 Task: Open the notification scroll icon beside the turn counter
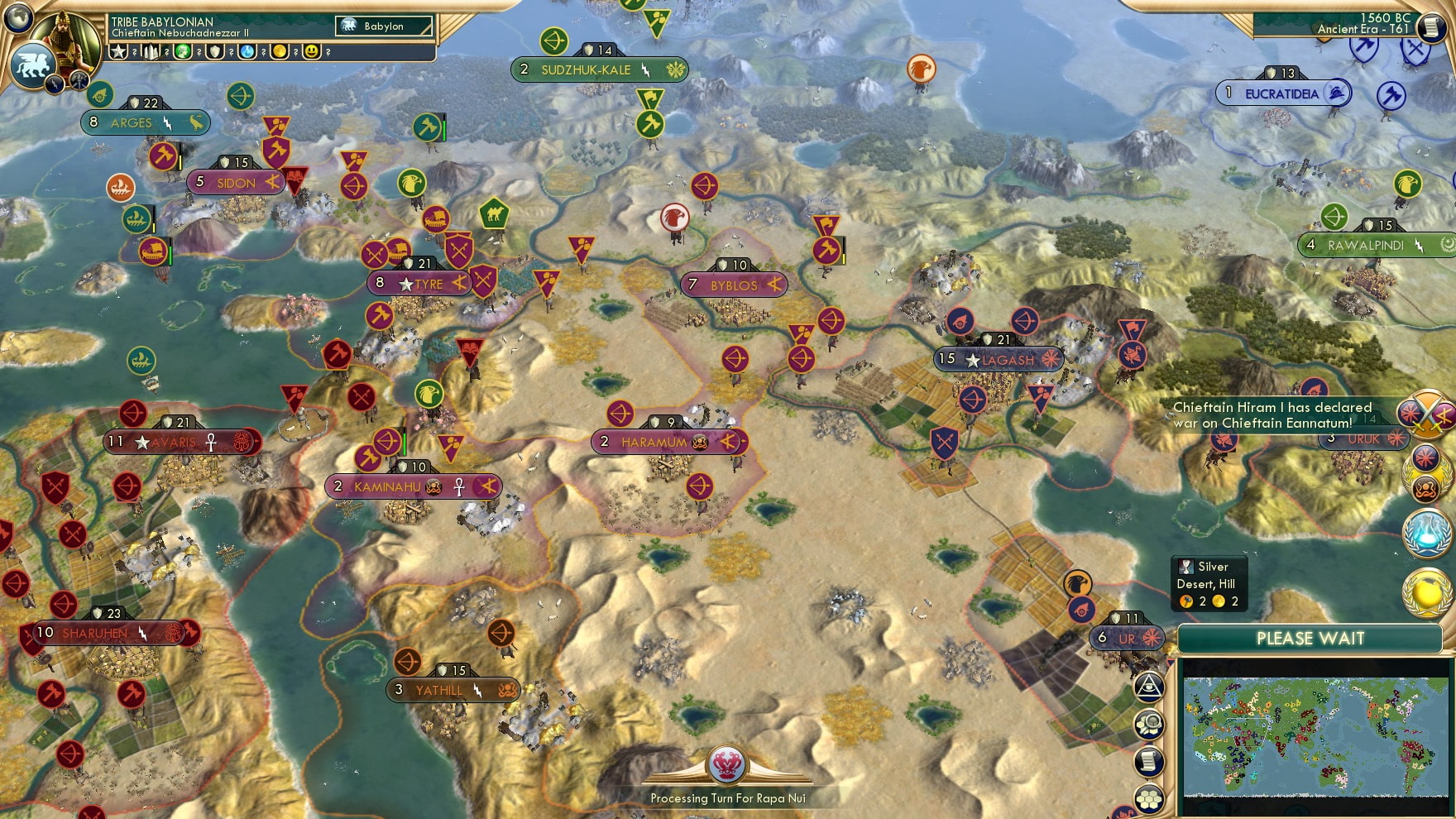1432,27
